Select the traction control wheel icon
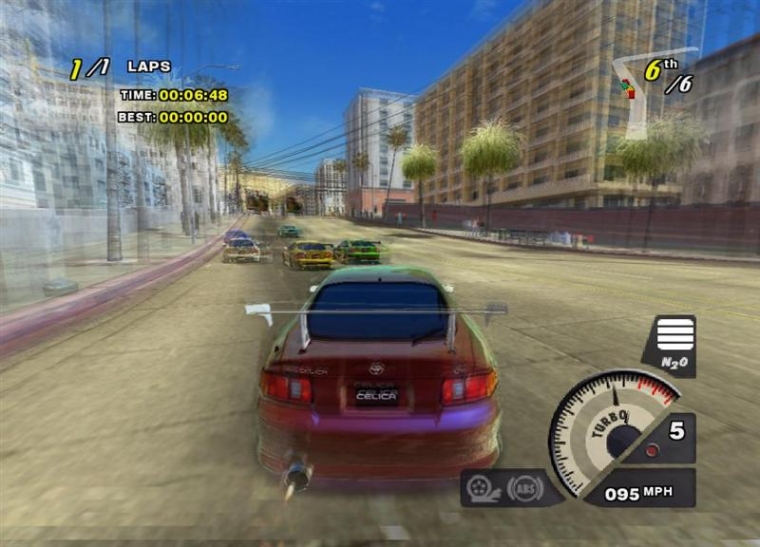Viewport: 760px width, 547px height. point(483,488)
